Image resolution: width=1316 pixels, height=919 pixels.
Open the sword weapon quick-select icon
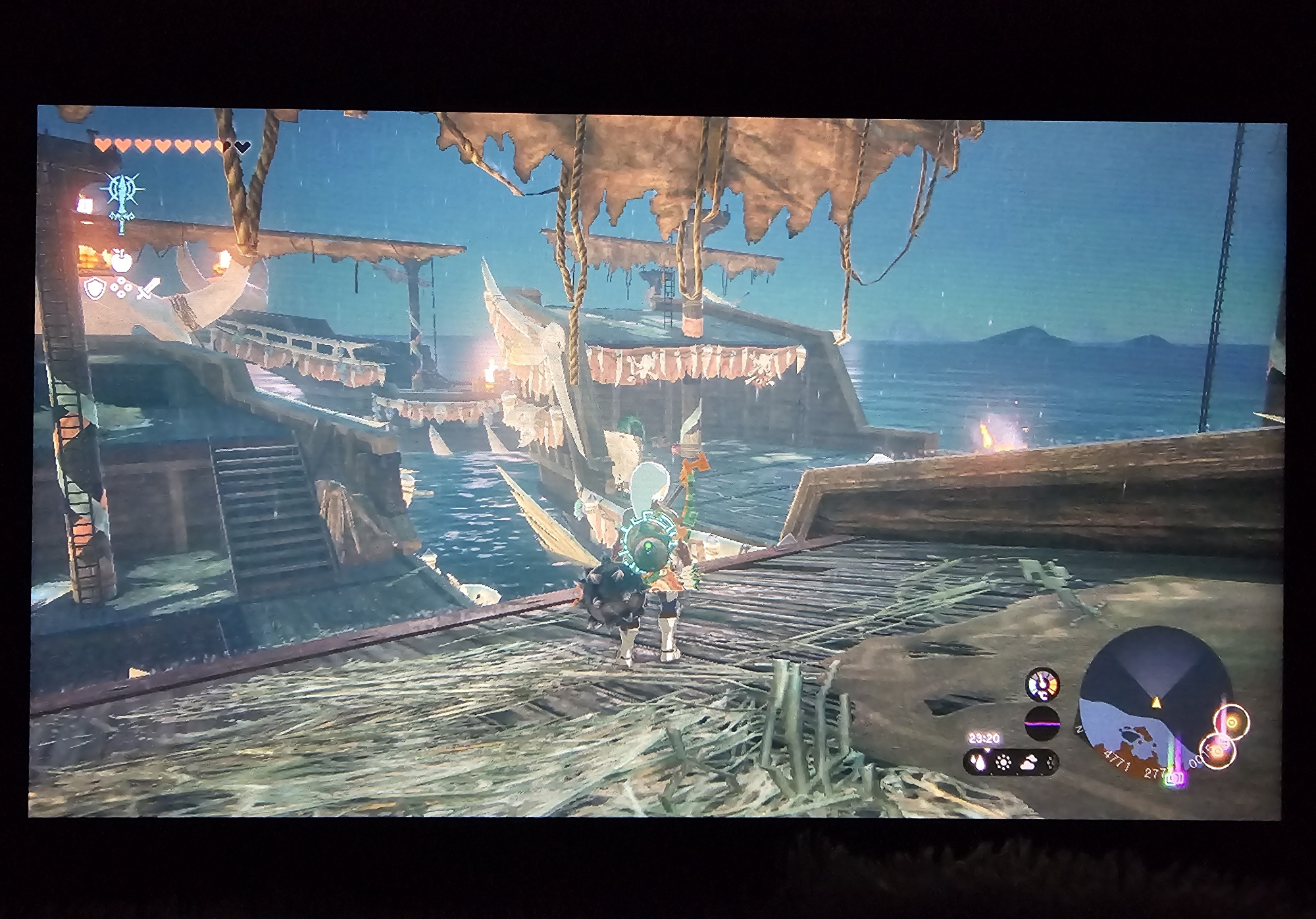(149, 289)
